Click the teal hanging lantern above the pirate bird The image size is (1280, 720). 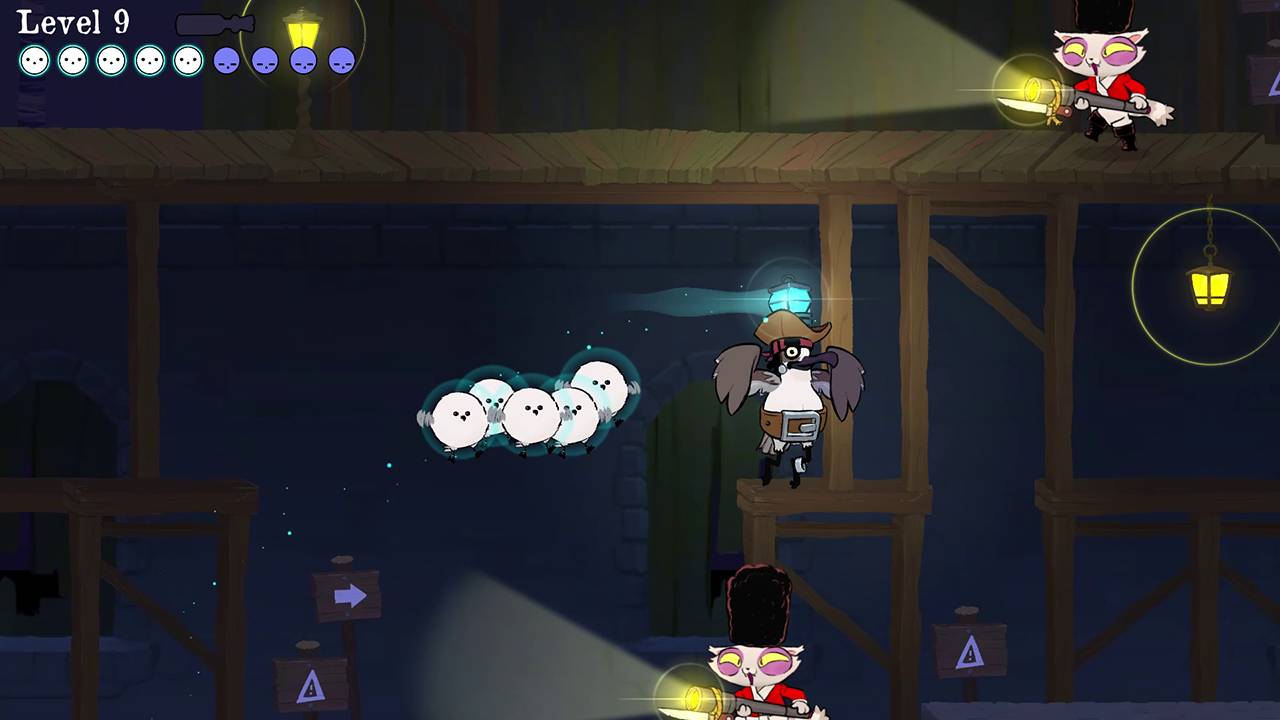pos(790,294)
